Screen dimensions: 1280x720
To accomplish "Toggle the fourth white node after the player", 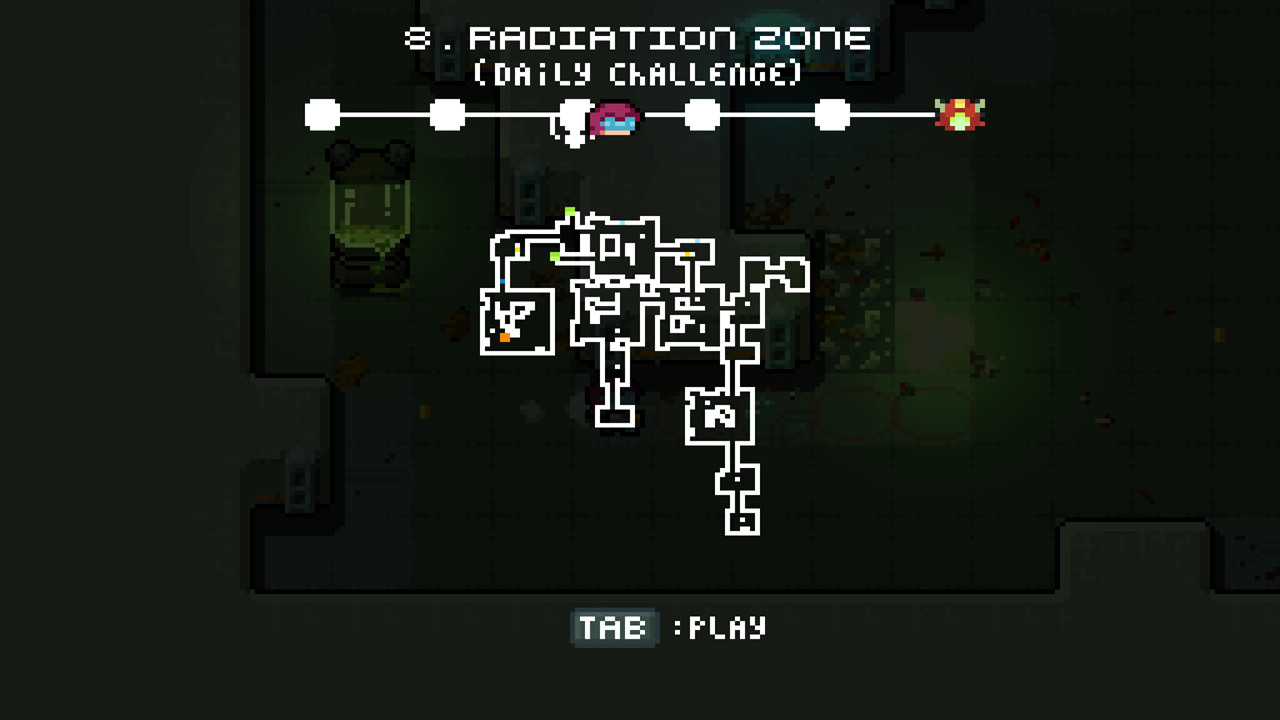I will (703, 114).
